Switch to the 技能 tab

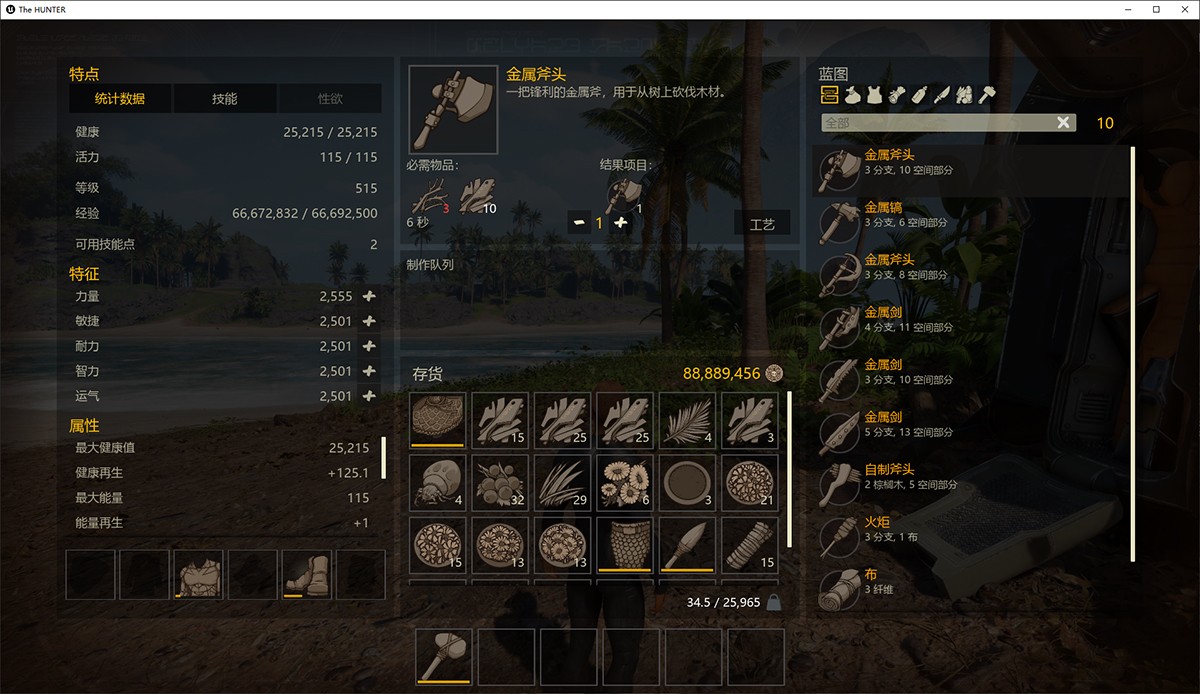[224, 98]
